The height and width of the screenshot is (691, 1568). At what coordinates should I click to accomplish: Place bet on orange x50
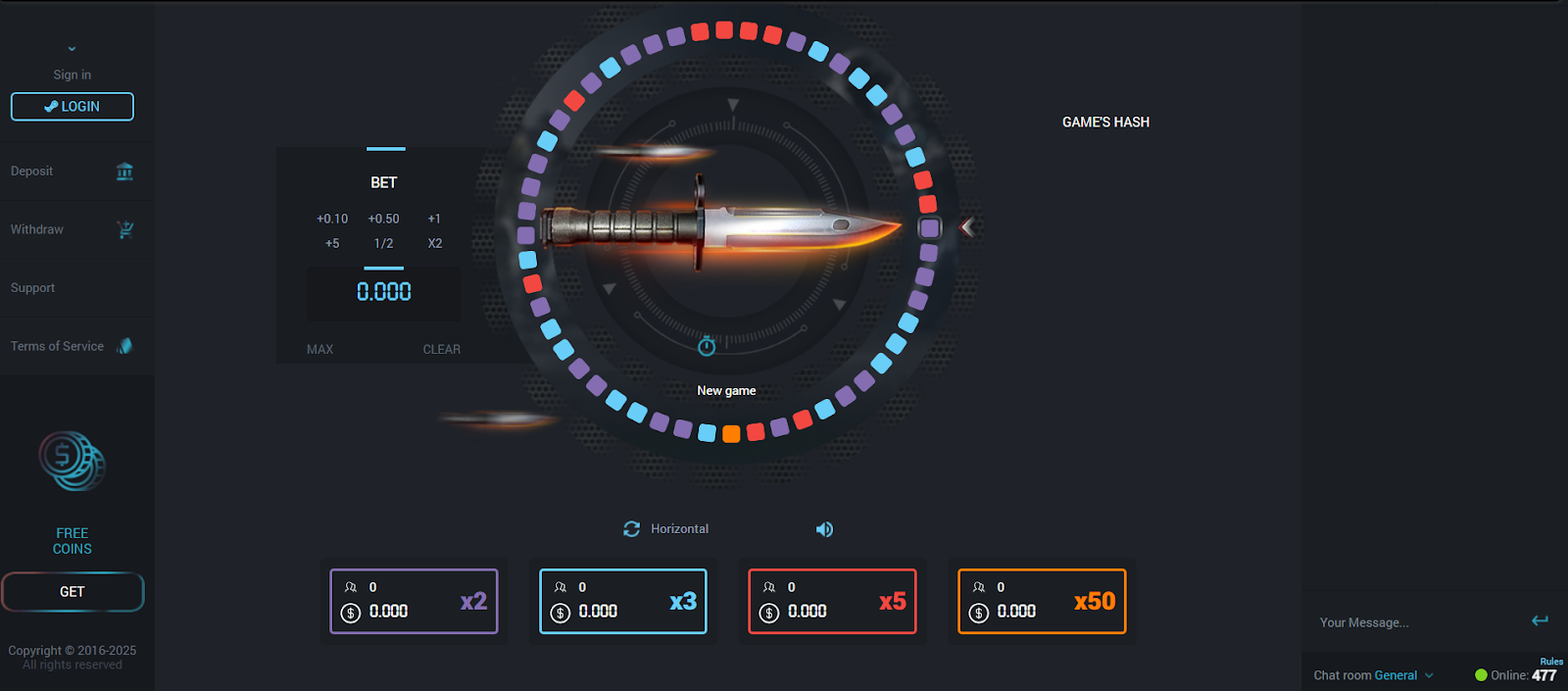click(x=1042, y=601)
